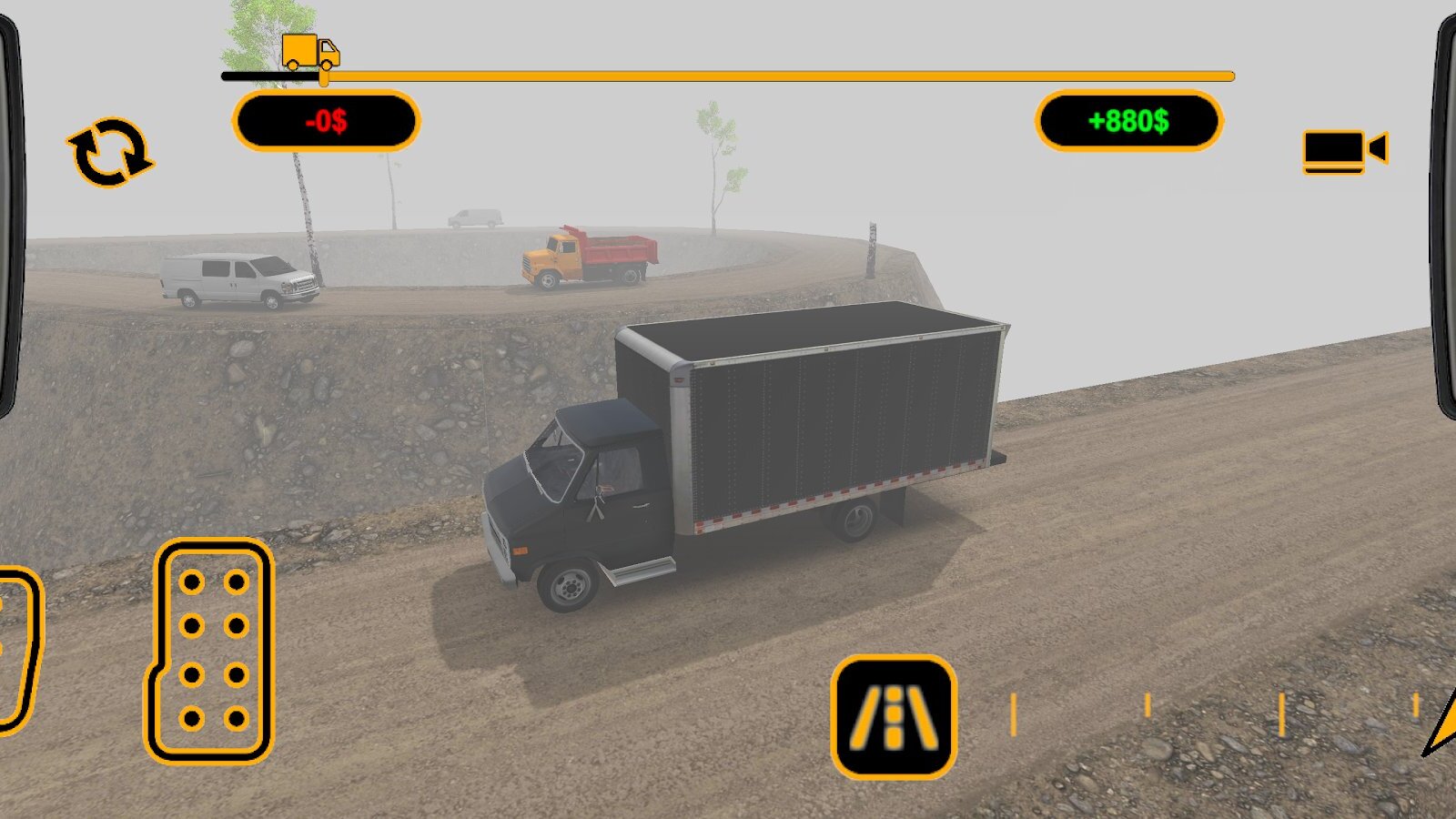The width and height of the screenshot is (1456, 819).
Task: Switch view with the camera icon
Action: click(x=1344, y=151)
